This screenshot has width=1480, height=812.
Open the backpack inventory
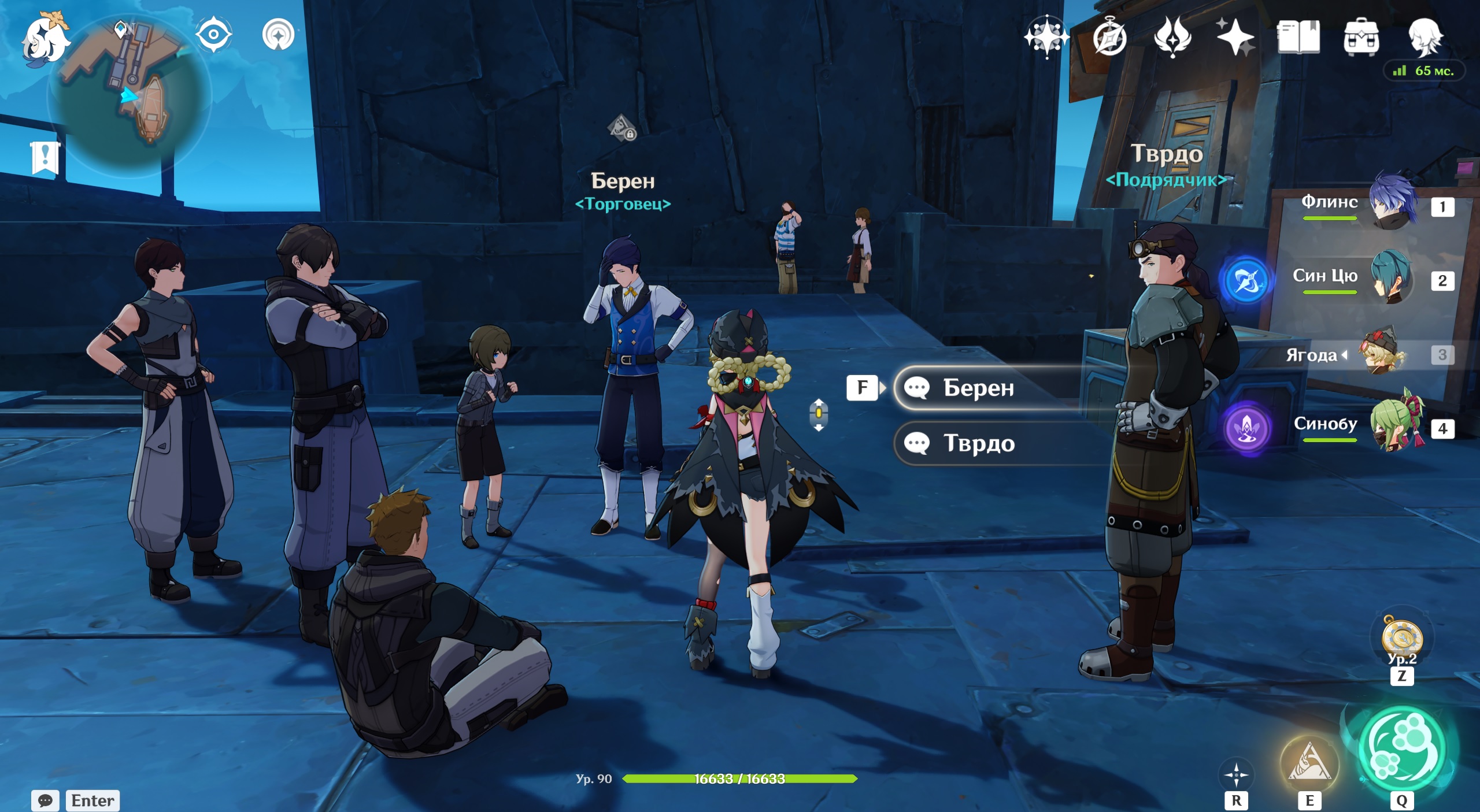tap(1361, 38)
